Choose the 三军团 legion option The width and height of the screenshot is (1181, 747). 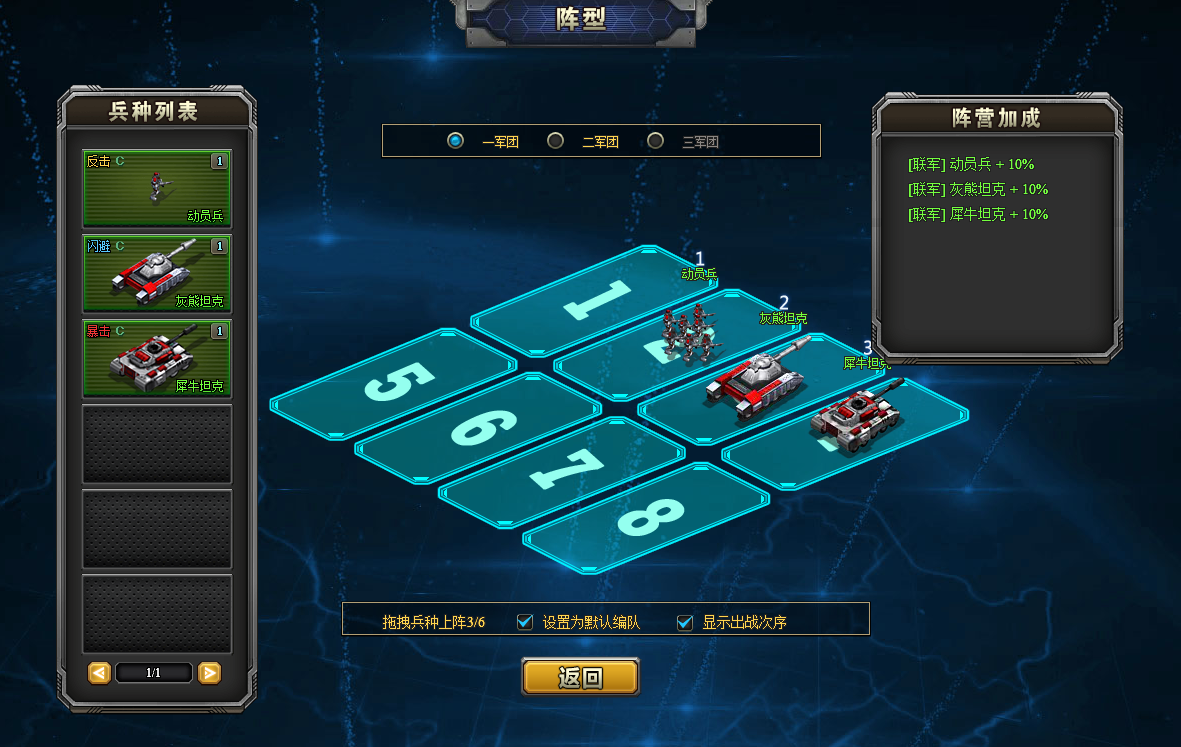coord(656,141)
